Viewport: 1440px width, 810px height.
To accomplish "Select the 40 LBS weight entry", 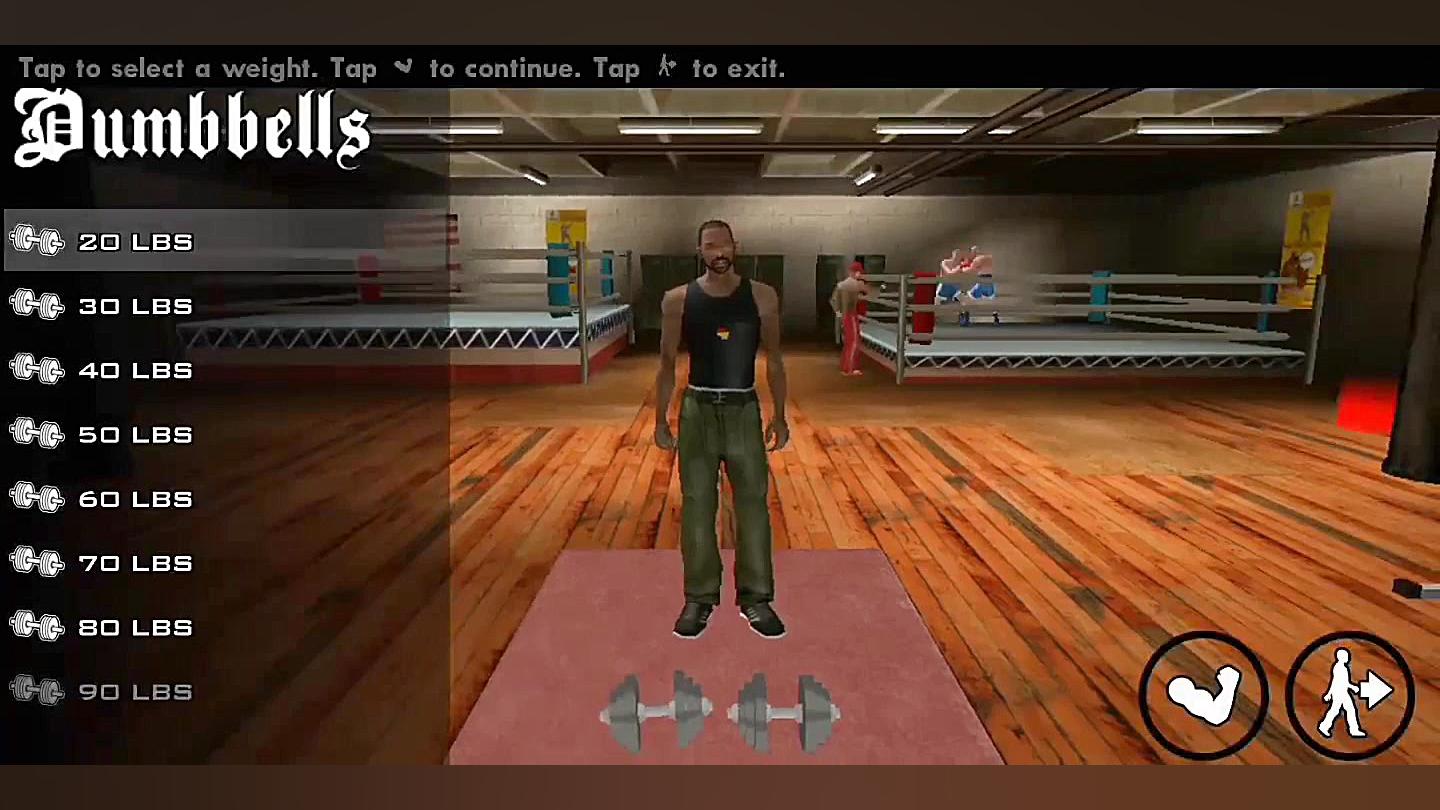I will coord(135,370).
